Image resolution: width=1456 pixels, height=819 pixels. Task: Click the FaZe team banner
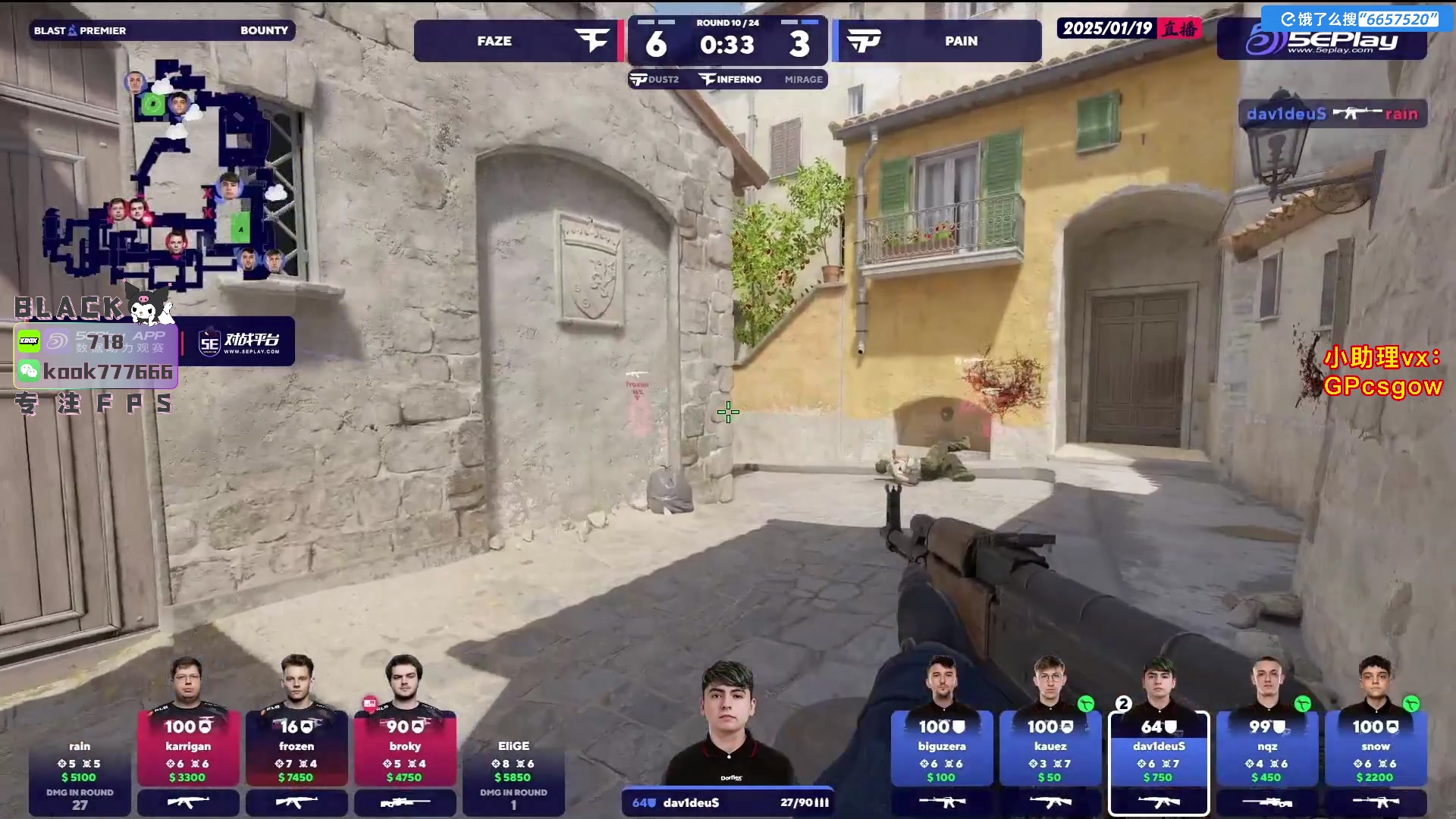(x=516, y=41)
